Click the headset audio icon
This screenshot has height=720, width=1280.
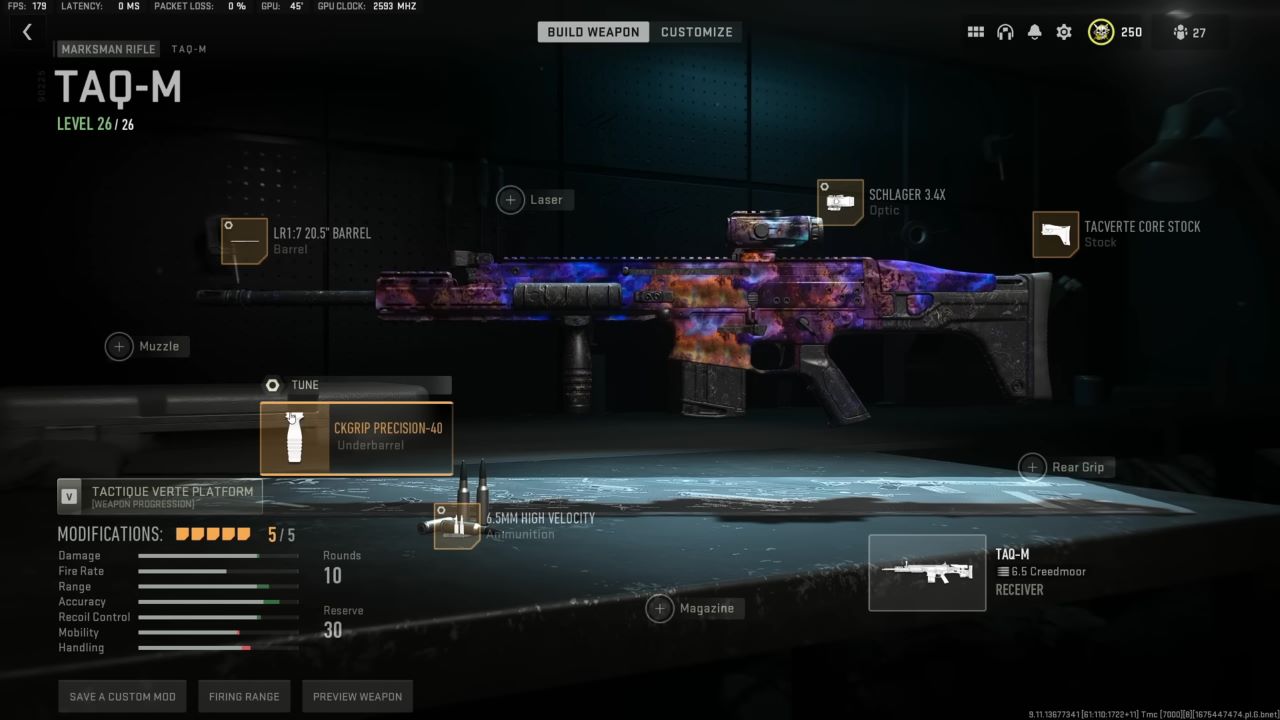(1005, 31)
